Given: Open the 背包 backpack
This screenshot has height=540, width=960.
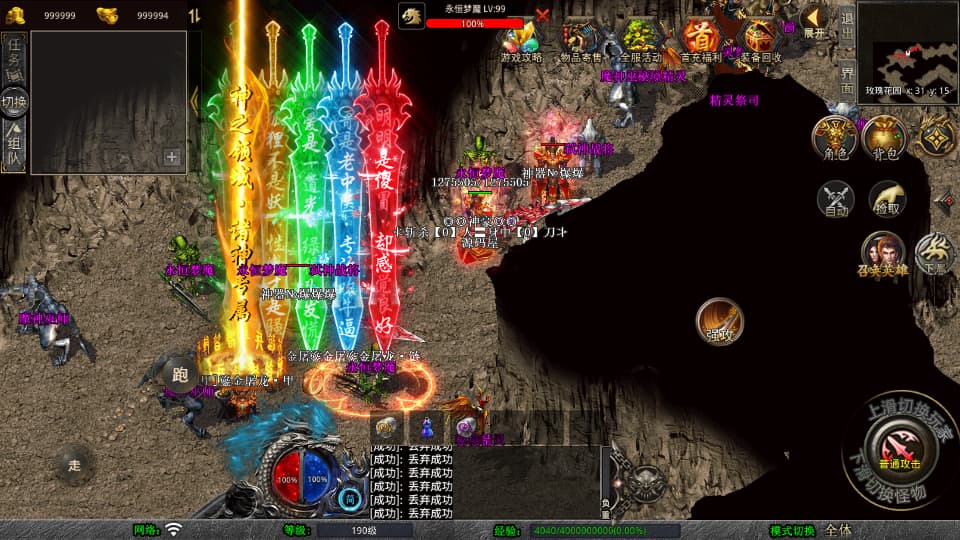Looking at the screenshot, I should click(x=886, y=137).
